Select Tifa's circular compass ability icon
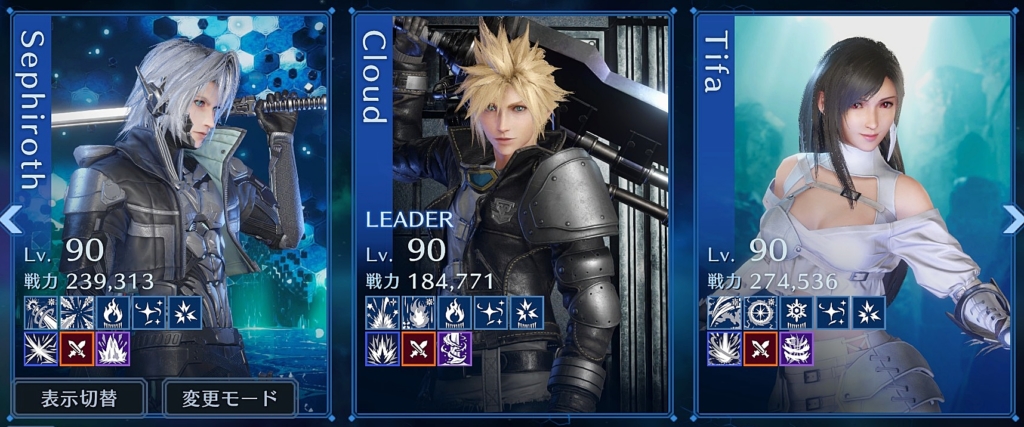 pyautogui.click(x=761, y=312)
